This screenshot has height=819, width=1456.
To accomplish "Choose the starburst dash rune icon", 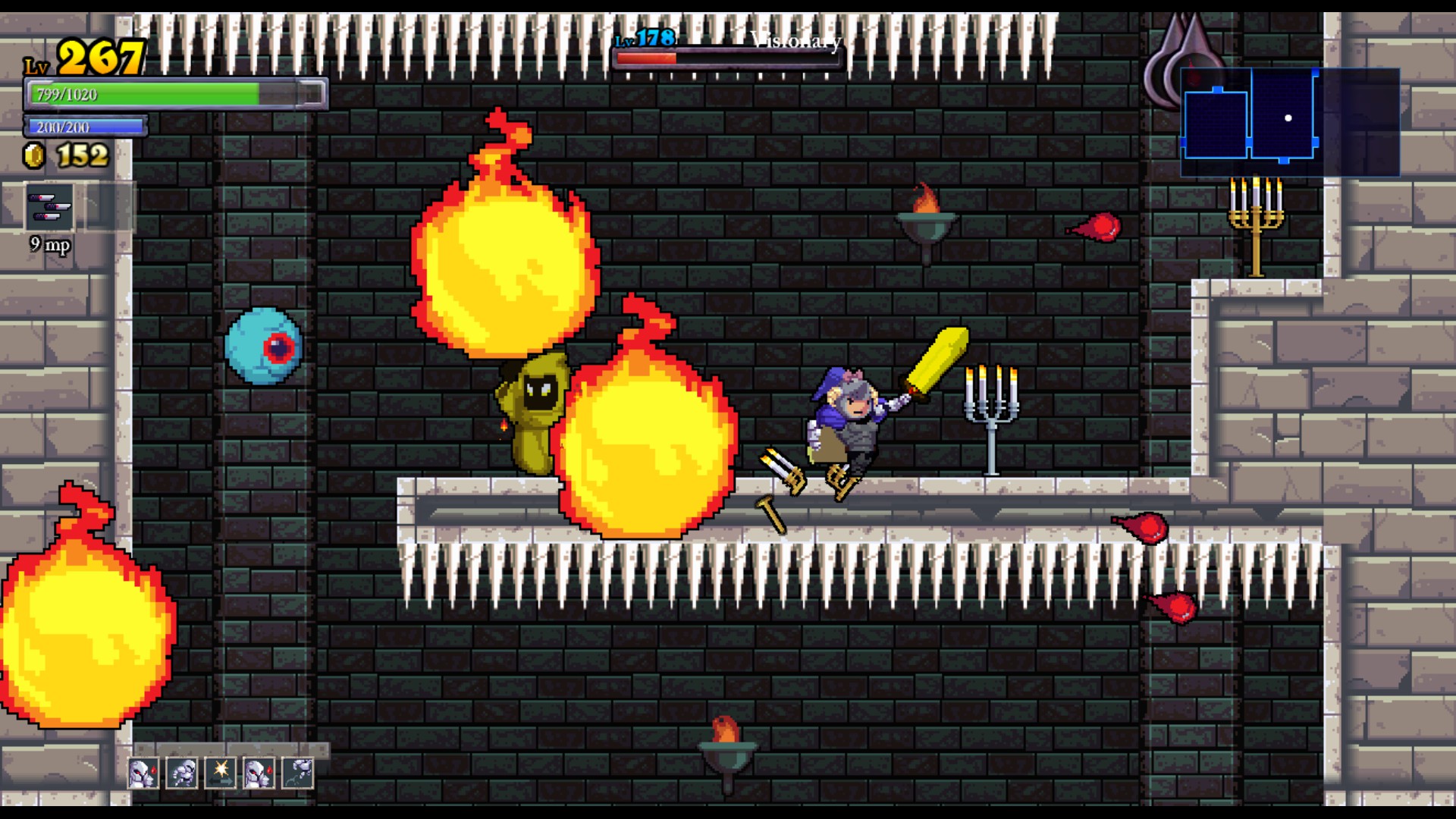I will coord(221,773).
